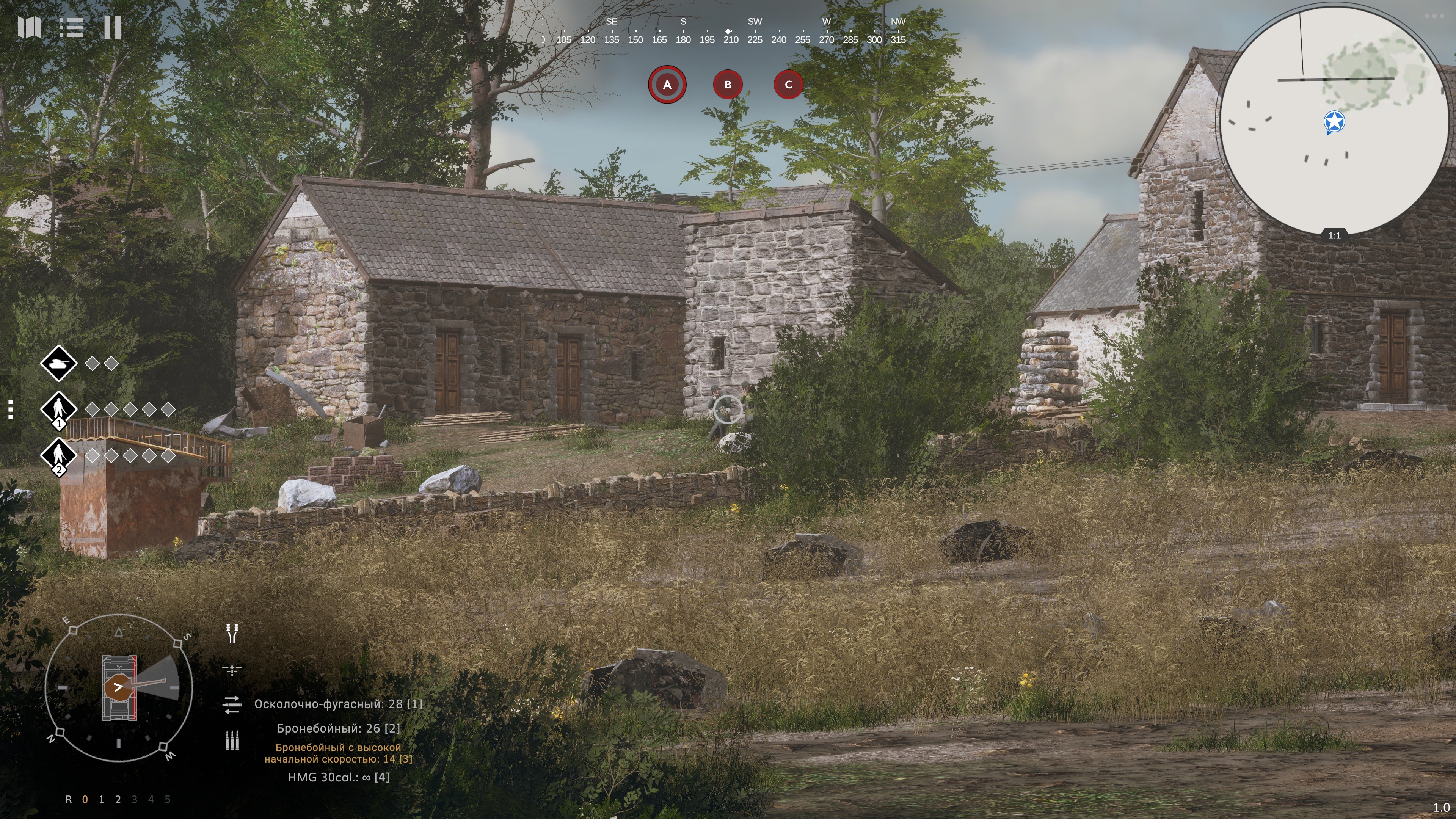Choose Бронебойный shell with 26 rounds
The width and height of the screenshot is (1456, 819).
pos(338,728)
